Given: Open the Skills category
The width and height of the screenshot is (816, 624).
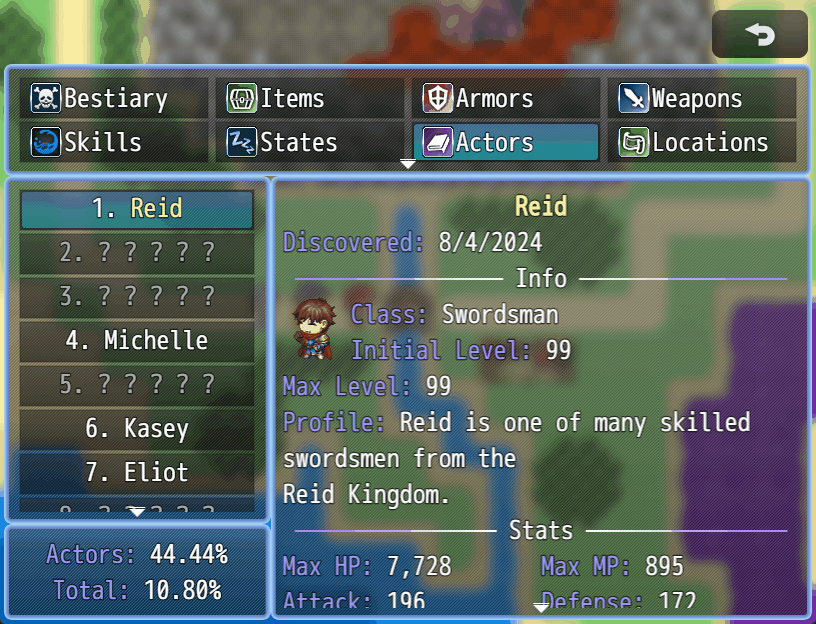Looking at the screenshot, I should coord(113,142).
